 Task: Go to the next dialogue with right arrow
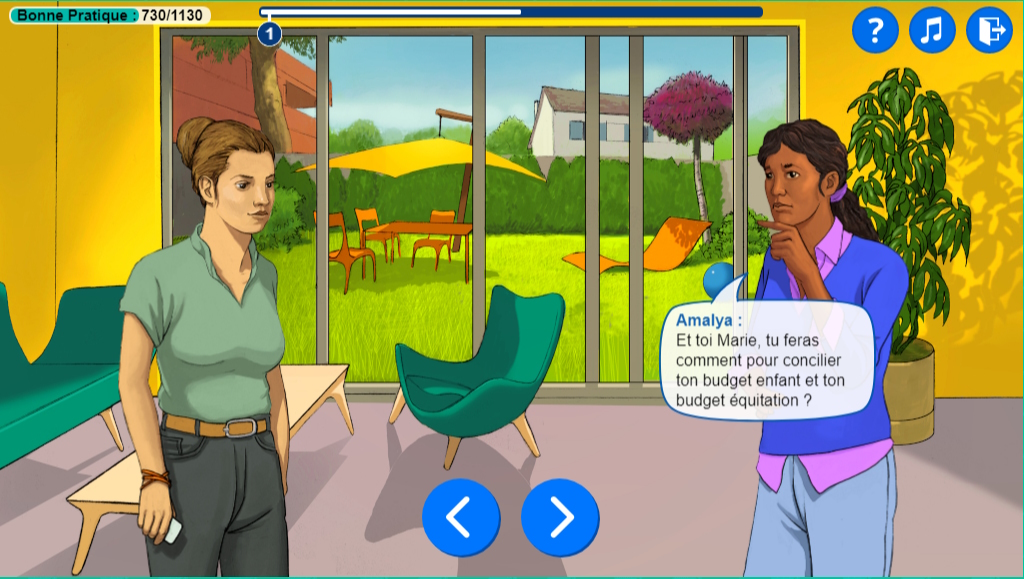(560, 517)
